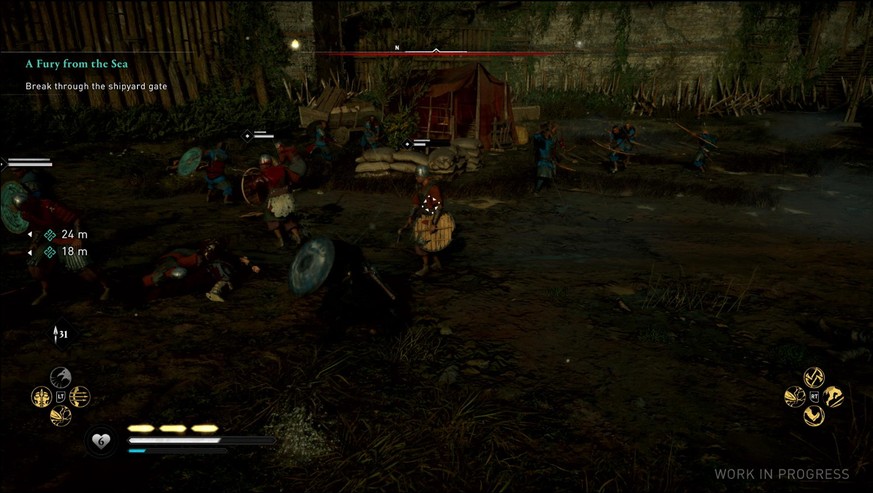This screenshot has width=873, height=493.
Task: Activate the chevron-shaped bottom melee ability
Action: tap(814, 415)
